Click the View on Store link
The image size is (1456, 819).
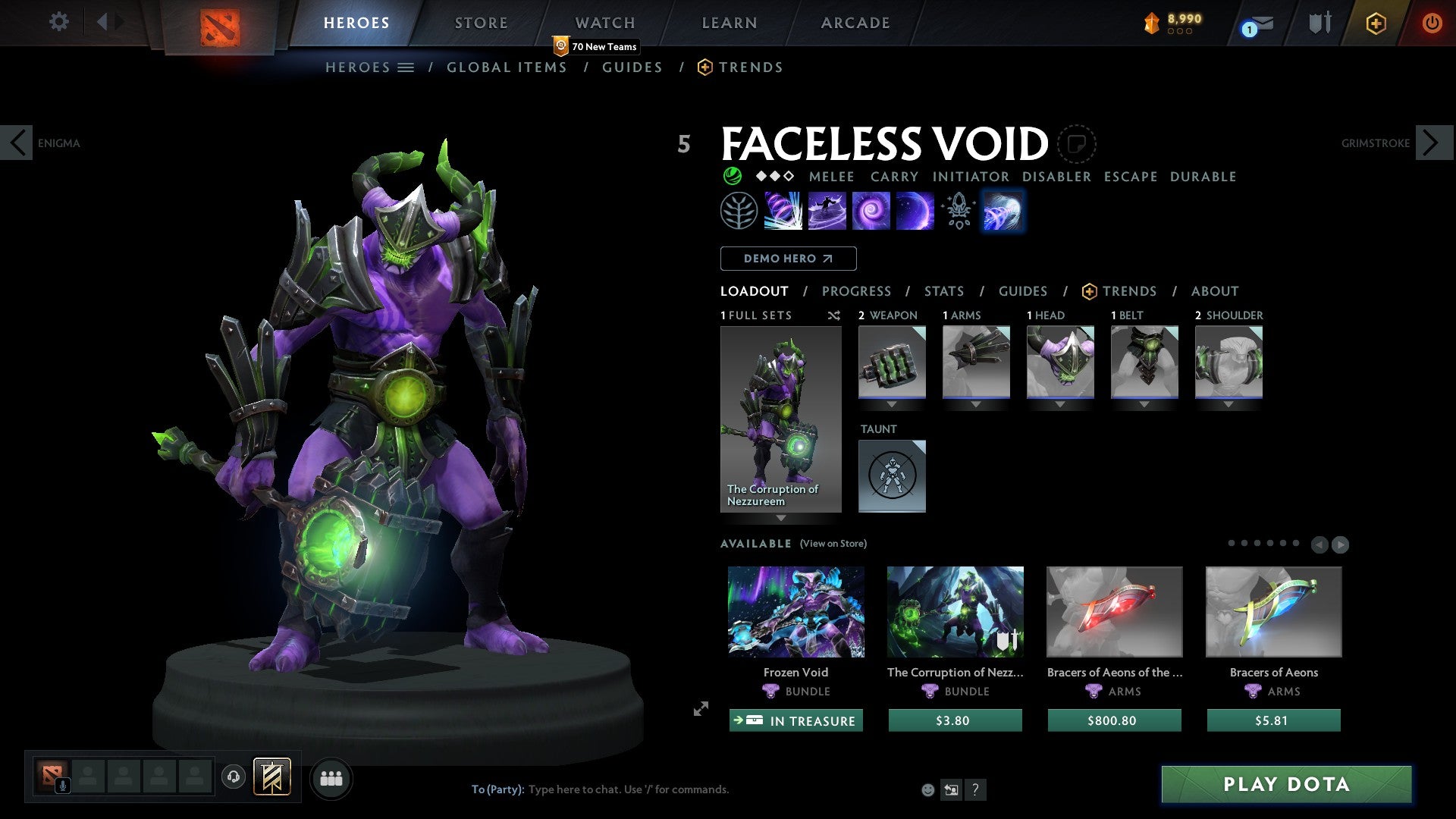(832, 544)
